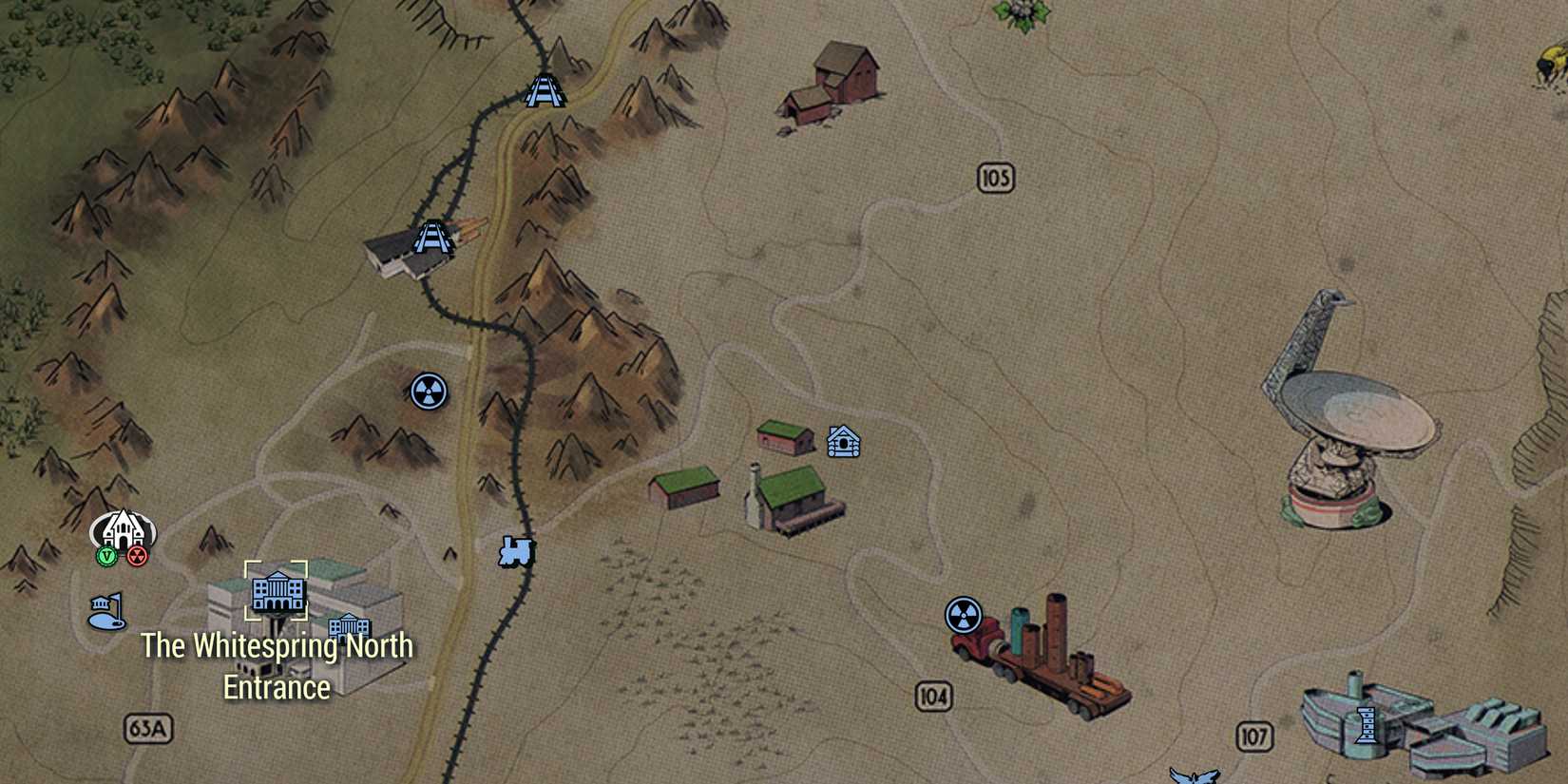Click the radio telescope dish landmark
This screenshot has height=784, width=1568.
[x=1350, y=409]
